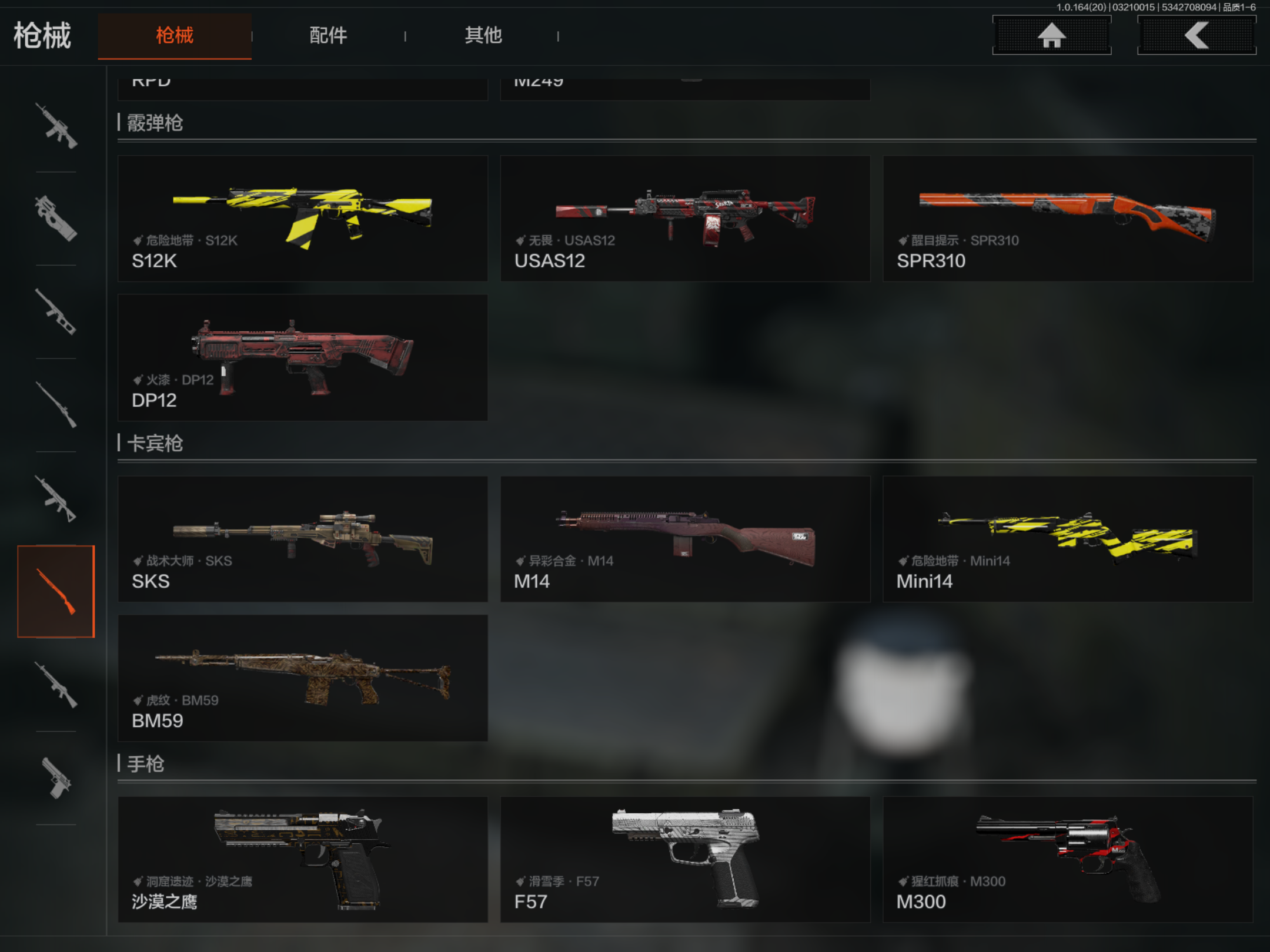Select the yellow S12K shotgun card
Screen dimensions: 1270x952
[302, 219]
